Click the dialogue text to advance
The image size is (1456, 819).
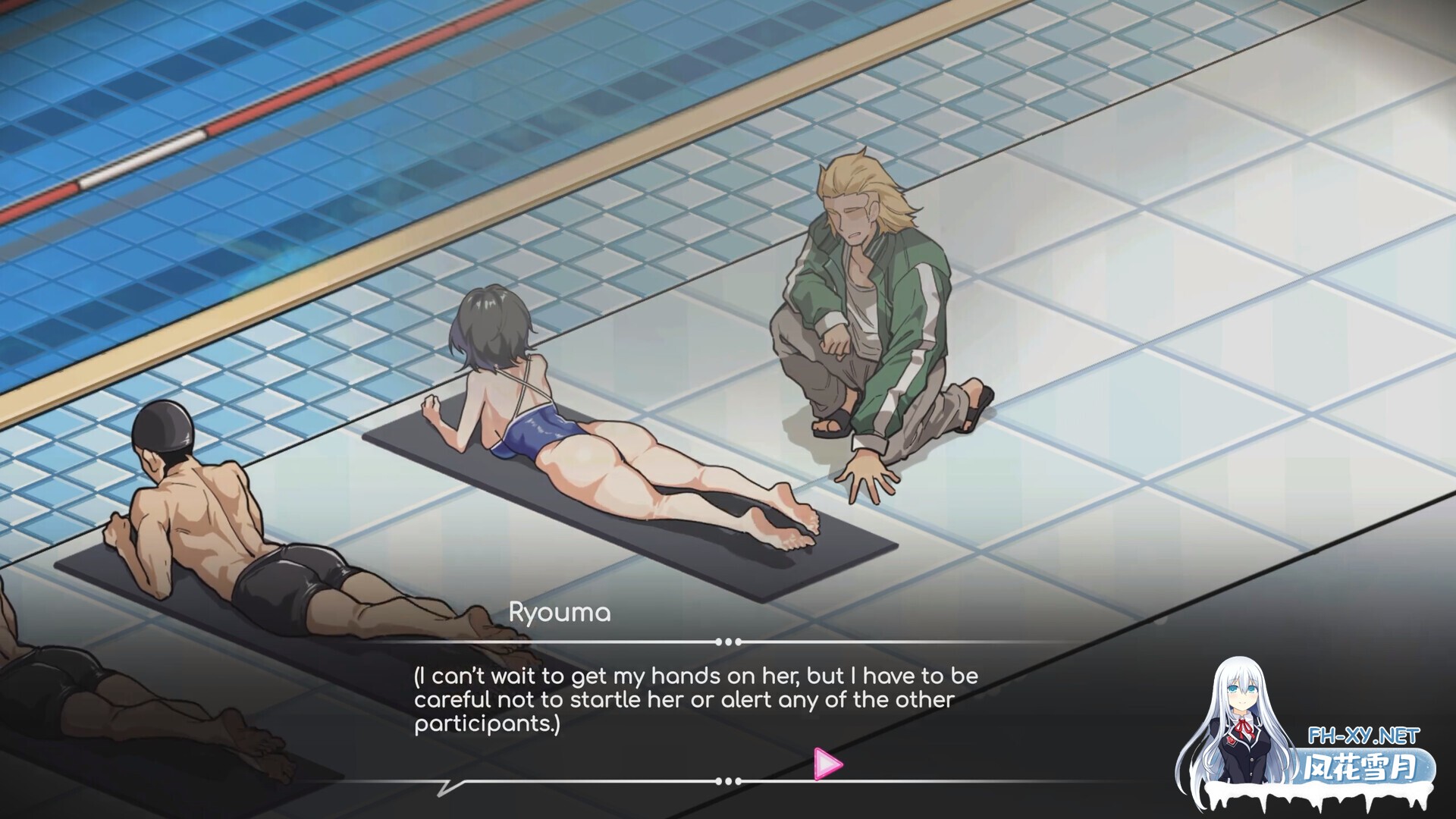coord(682,698)
